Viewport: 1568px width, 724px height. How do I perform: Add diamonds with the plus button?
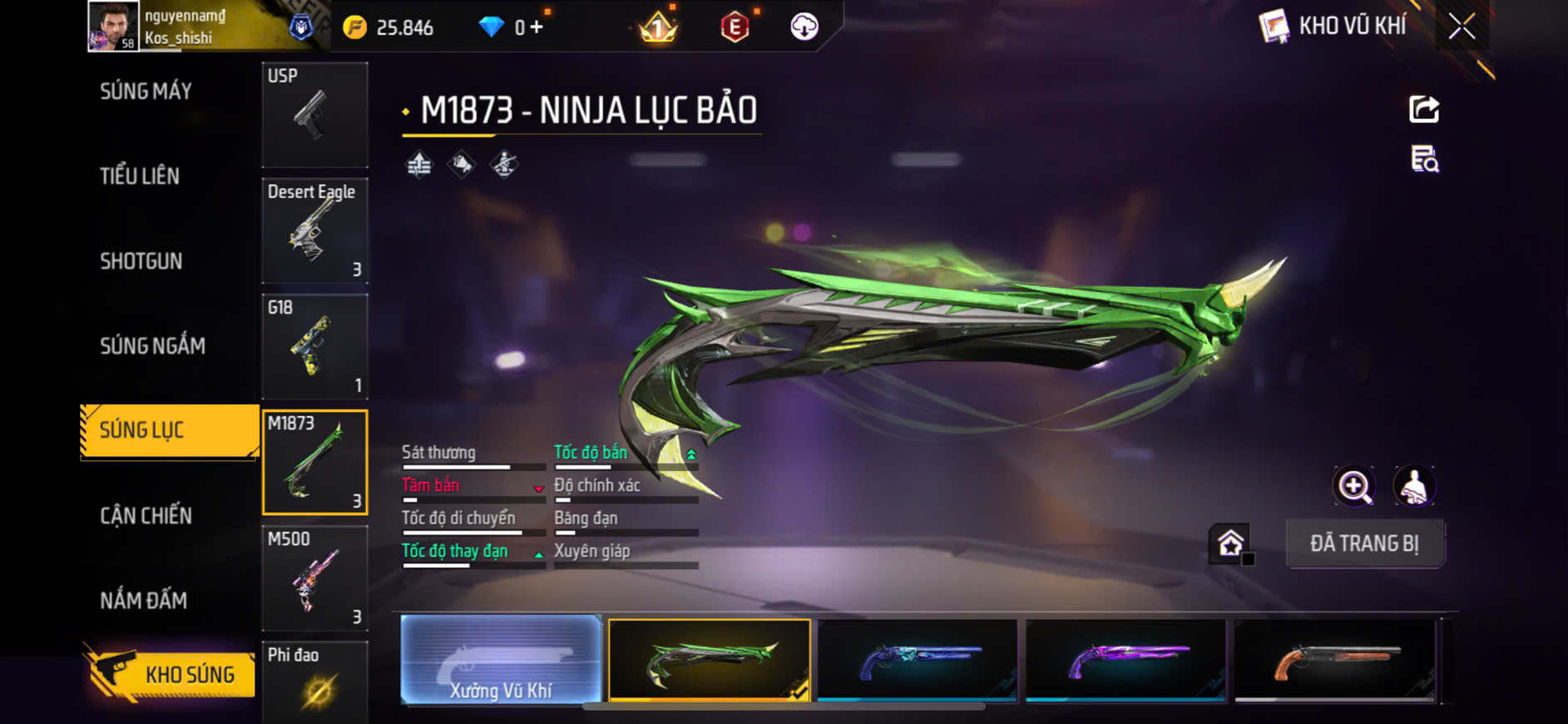[537, 27]
